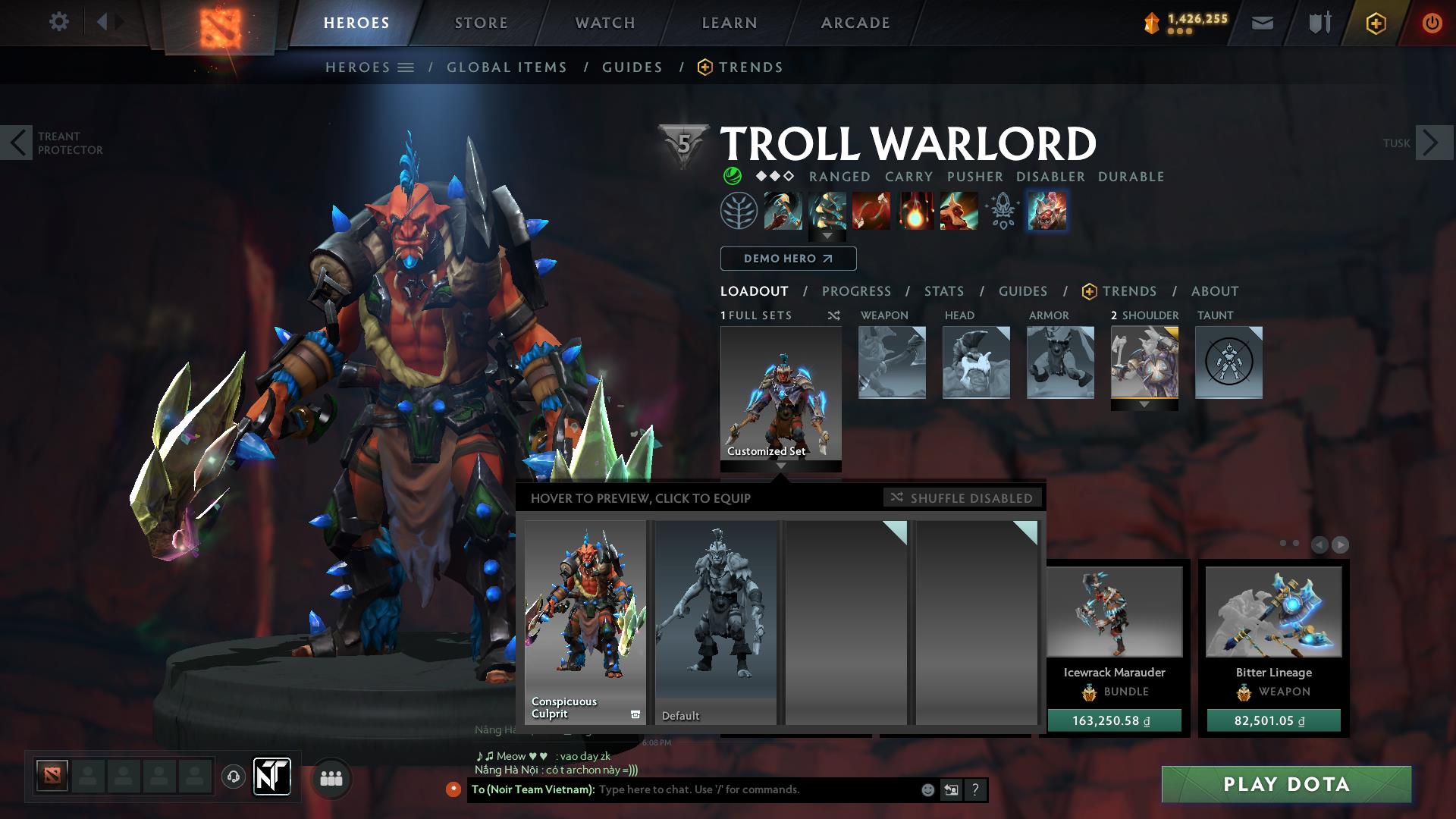Open the Dota 2 settings gear
The height and width of the screenshot is (819, 1456).
point(59,22)
